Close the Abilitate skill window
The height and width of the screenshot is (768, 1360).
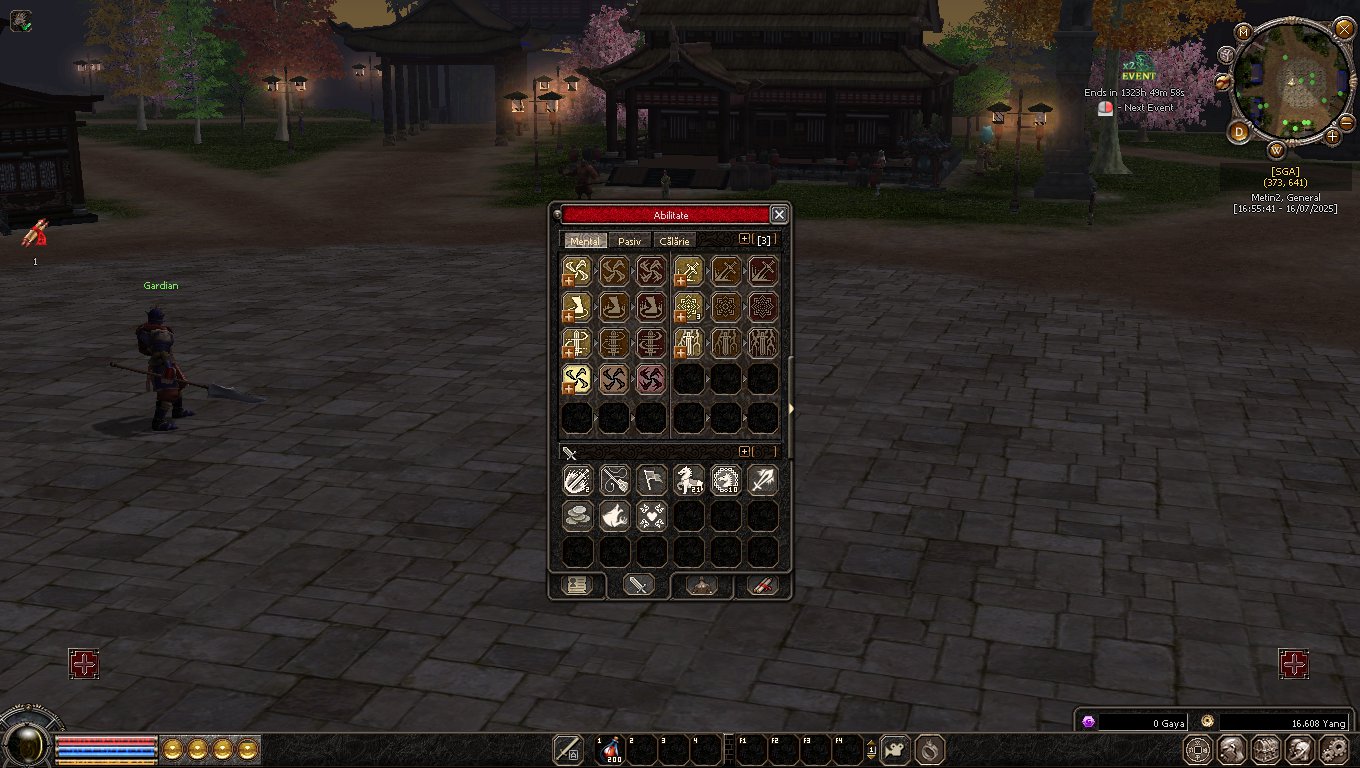(x=779, y=215)
